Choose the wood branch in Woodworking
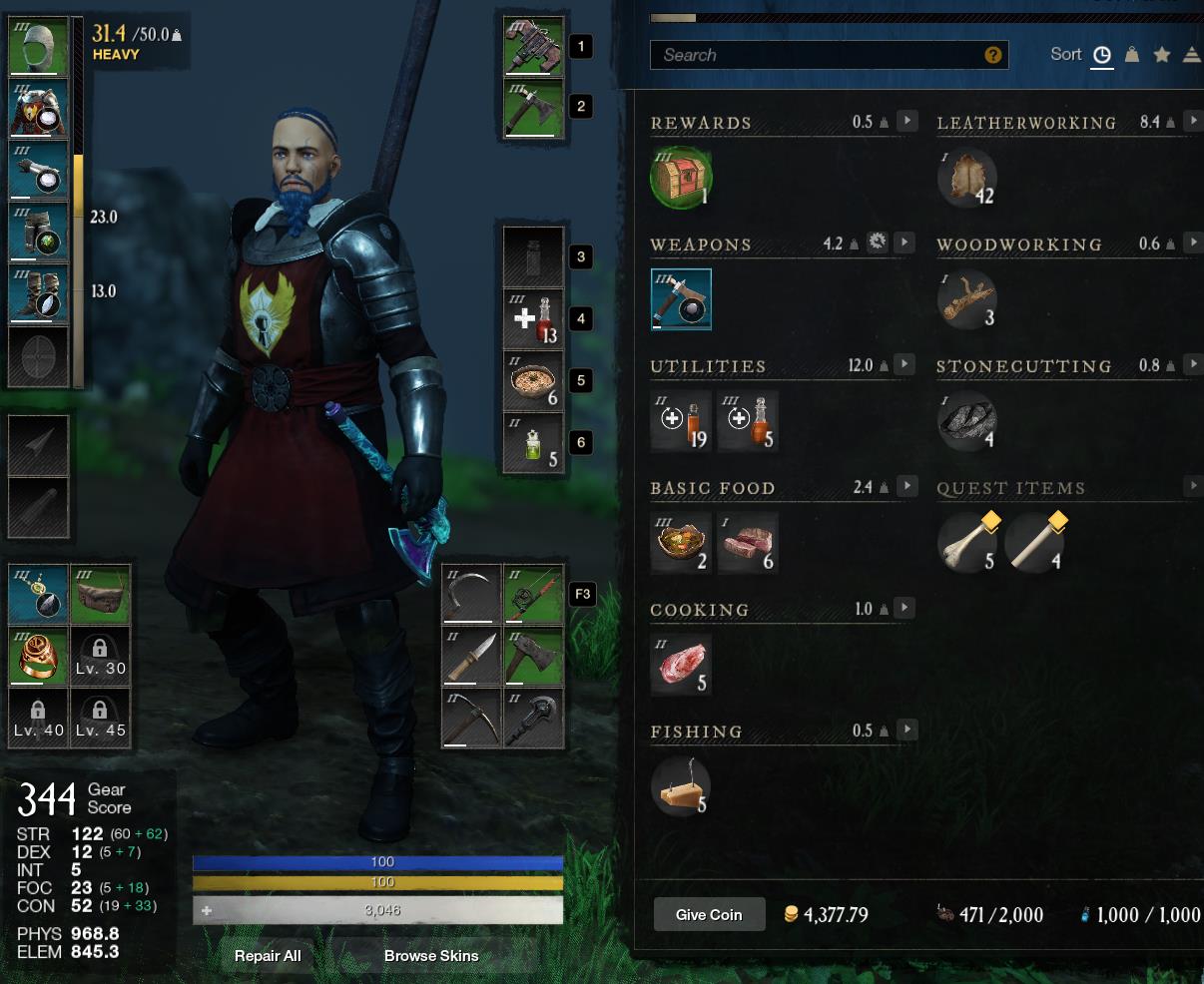 (966, 299)
